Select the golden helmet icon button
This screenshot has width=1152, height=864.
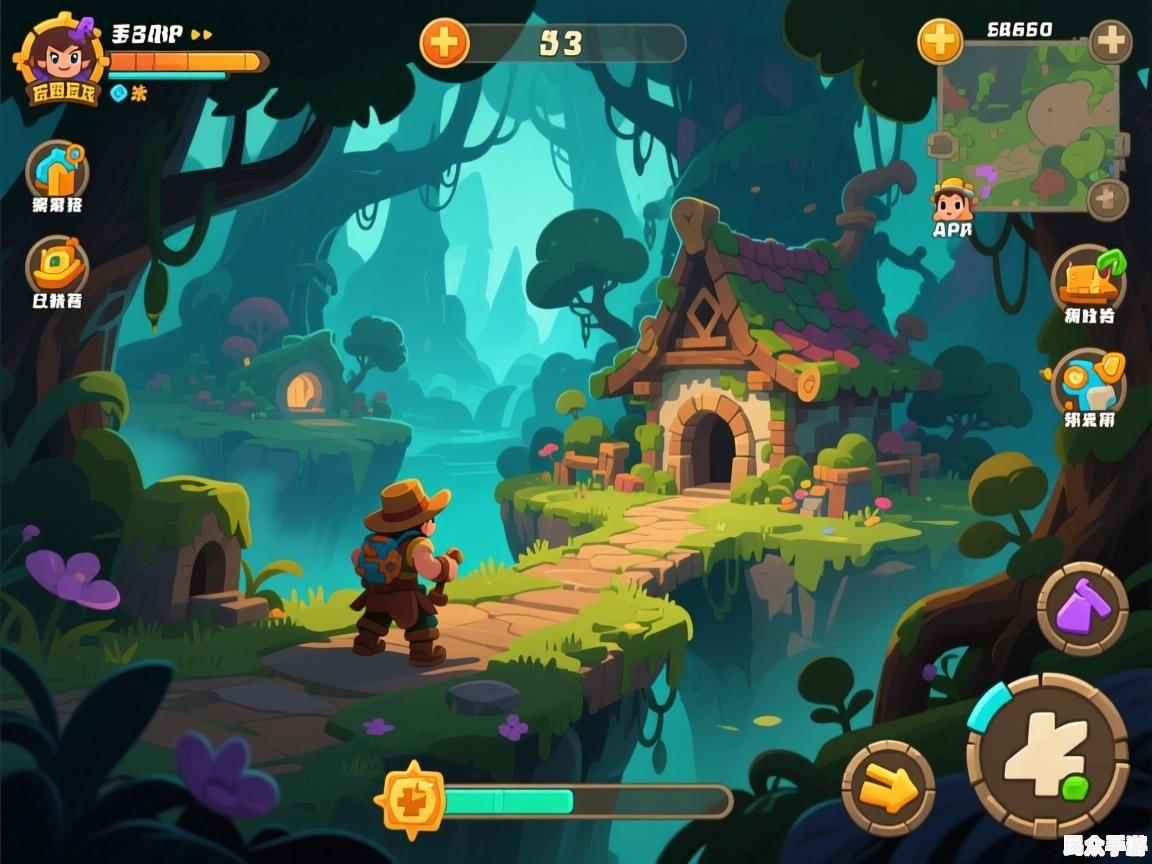point(57,266)
